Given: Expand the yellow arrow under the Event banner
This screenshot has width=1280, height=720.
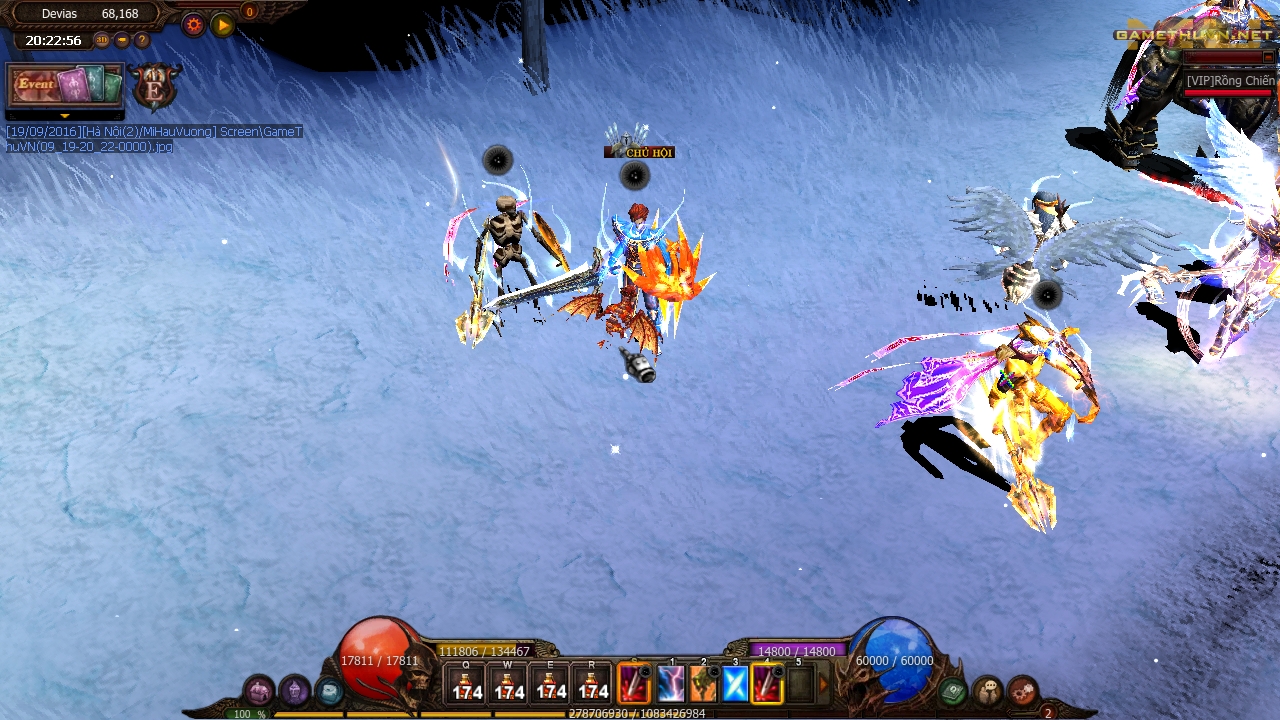Looking at the screenshot, I should coord(65,116).
